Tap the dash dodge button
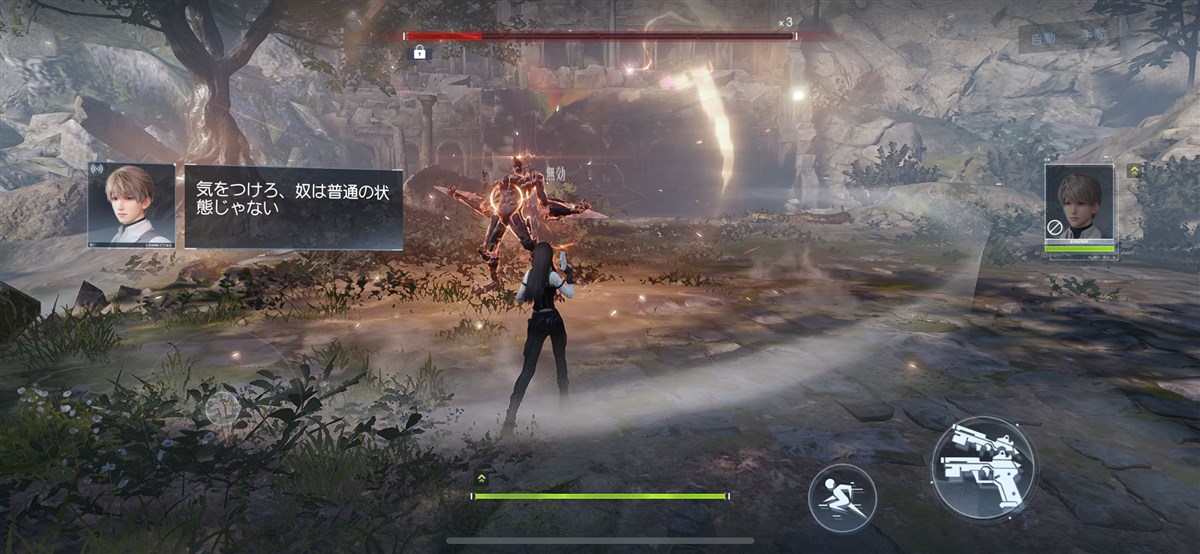 tap(842, 497)
